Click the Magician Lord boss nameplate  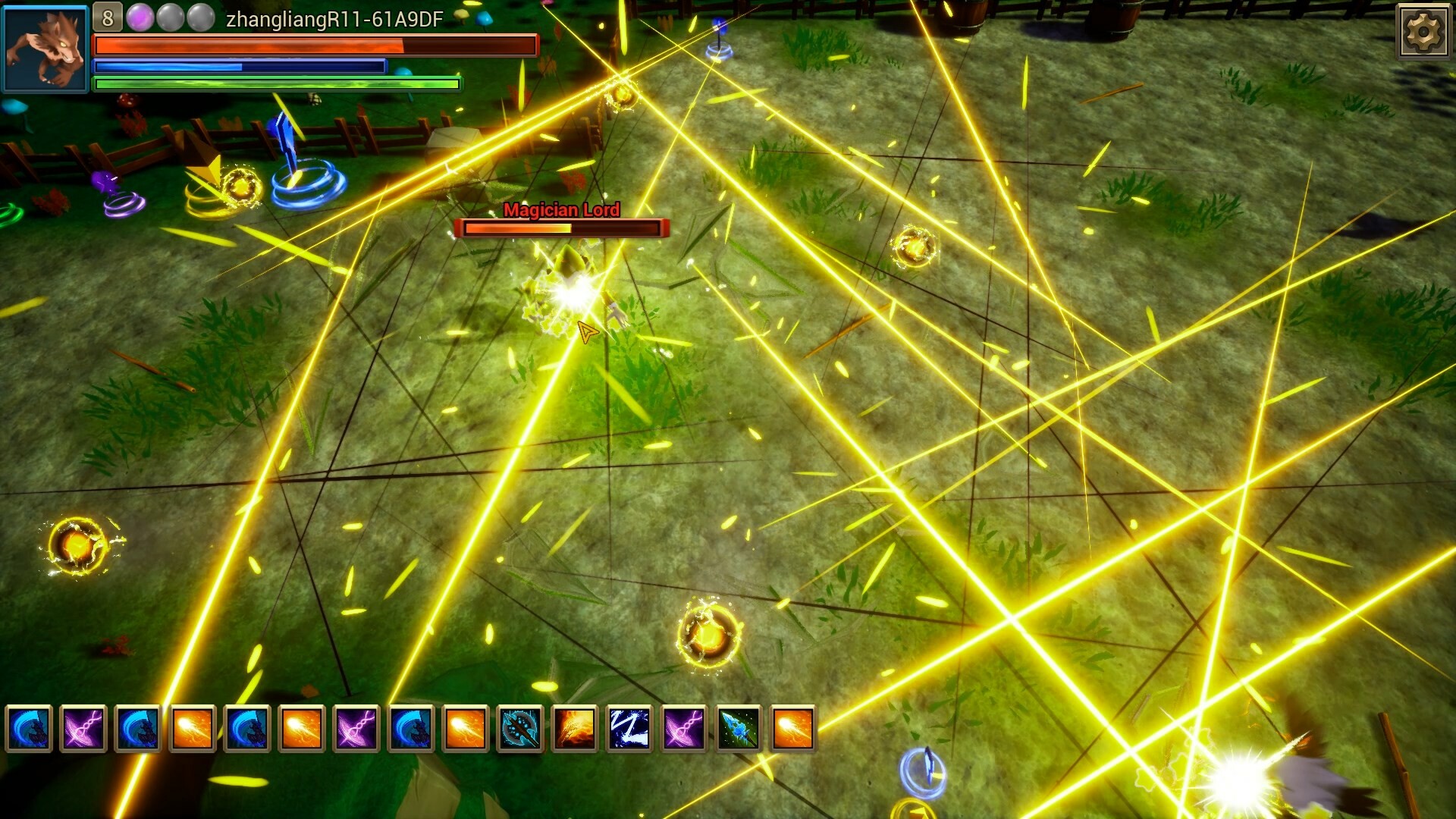(x=562, y=210)
